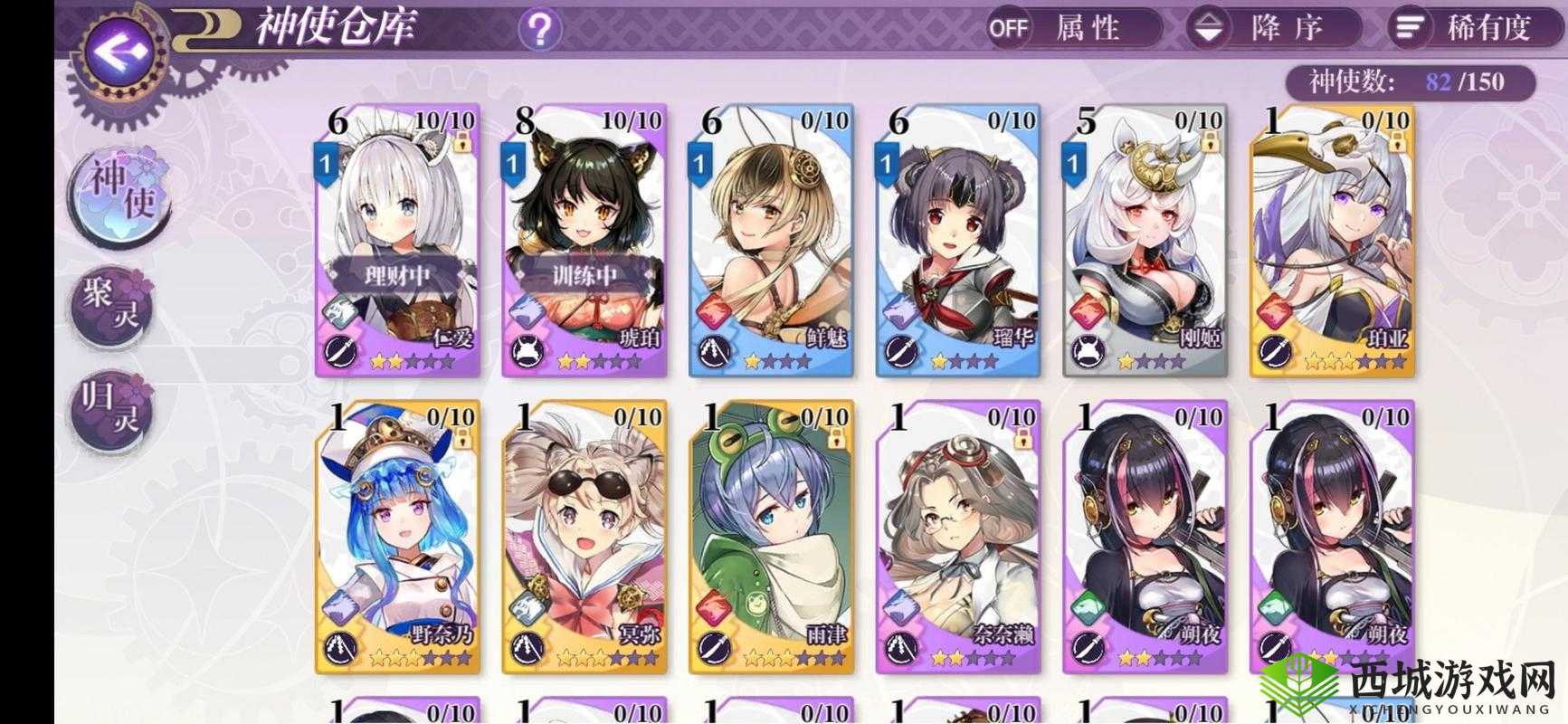Screen dimensions: 1568x724
Task: Open the 珀亚 character card
Action: [x=1332, y=240]
